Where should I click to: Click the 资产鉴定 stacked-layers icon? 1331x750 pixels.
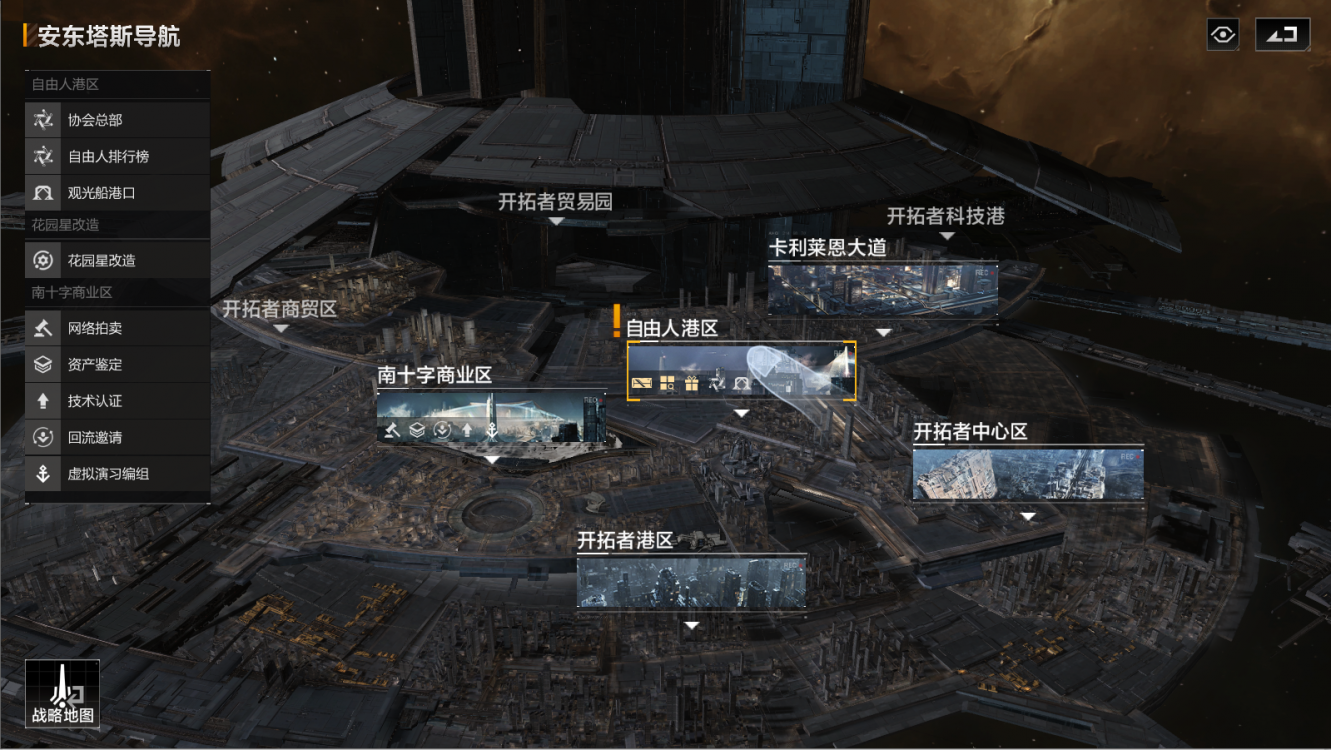click(x=42, y=364)
